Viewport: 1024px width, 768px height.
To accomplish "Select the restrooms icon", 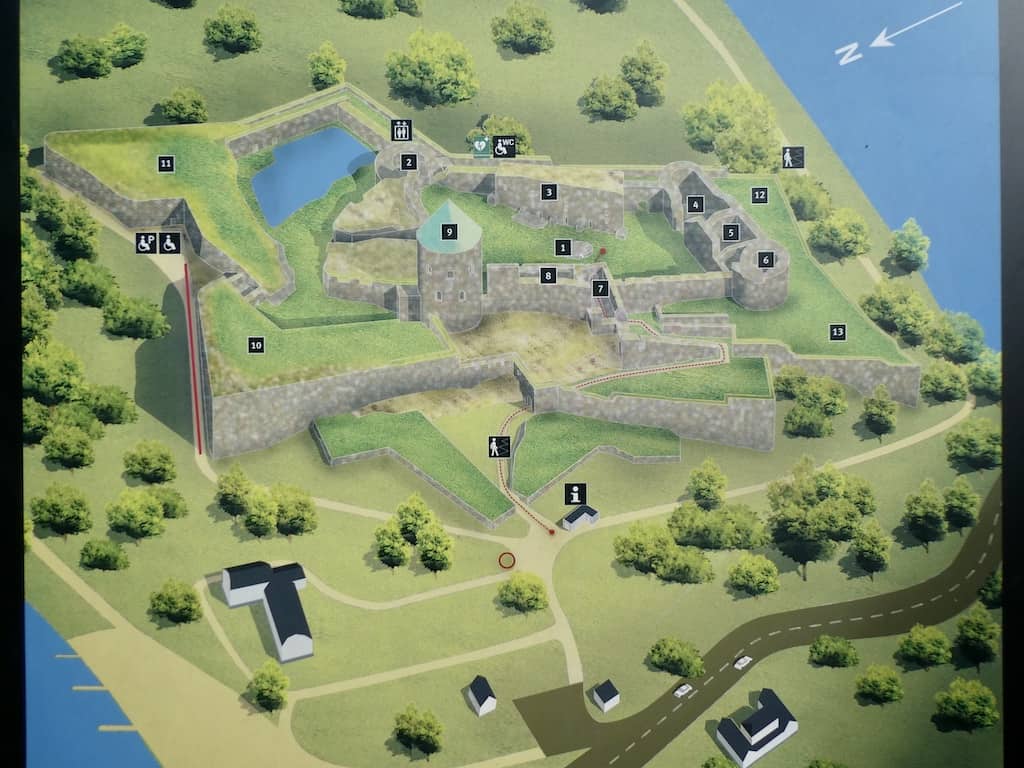I will coord(400,130).
